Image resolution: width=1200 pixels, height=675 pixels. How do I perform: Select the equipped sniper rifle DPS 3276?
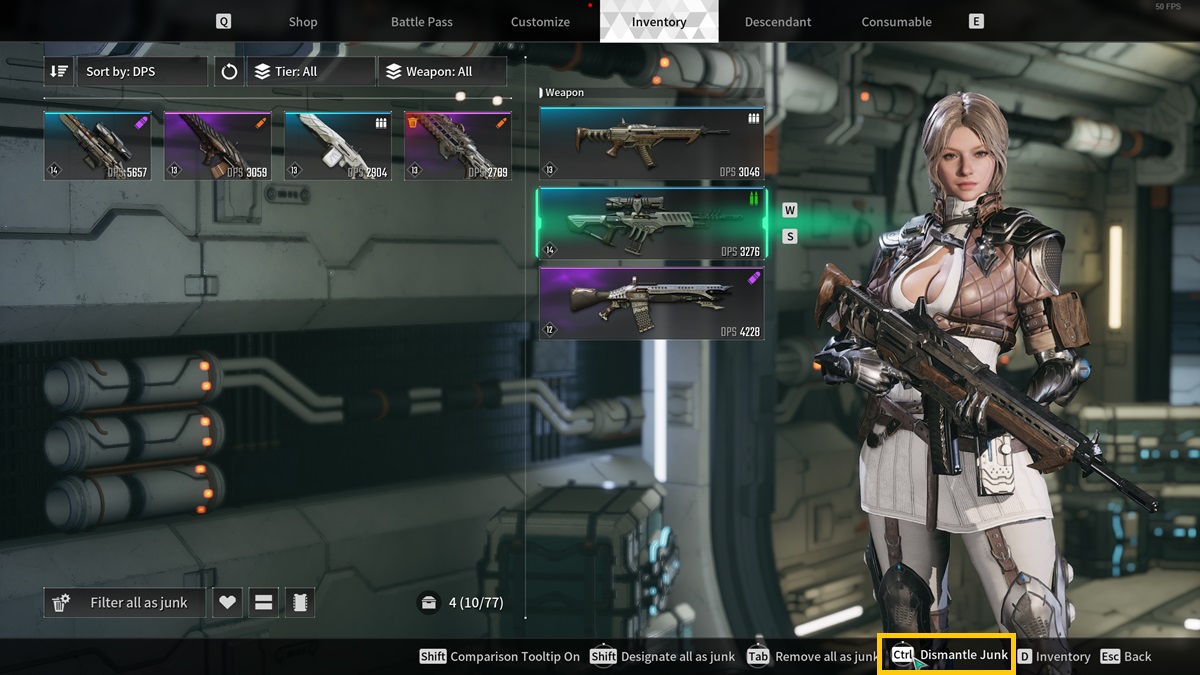point(651,224)
